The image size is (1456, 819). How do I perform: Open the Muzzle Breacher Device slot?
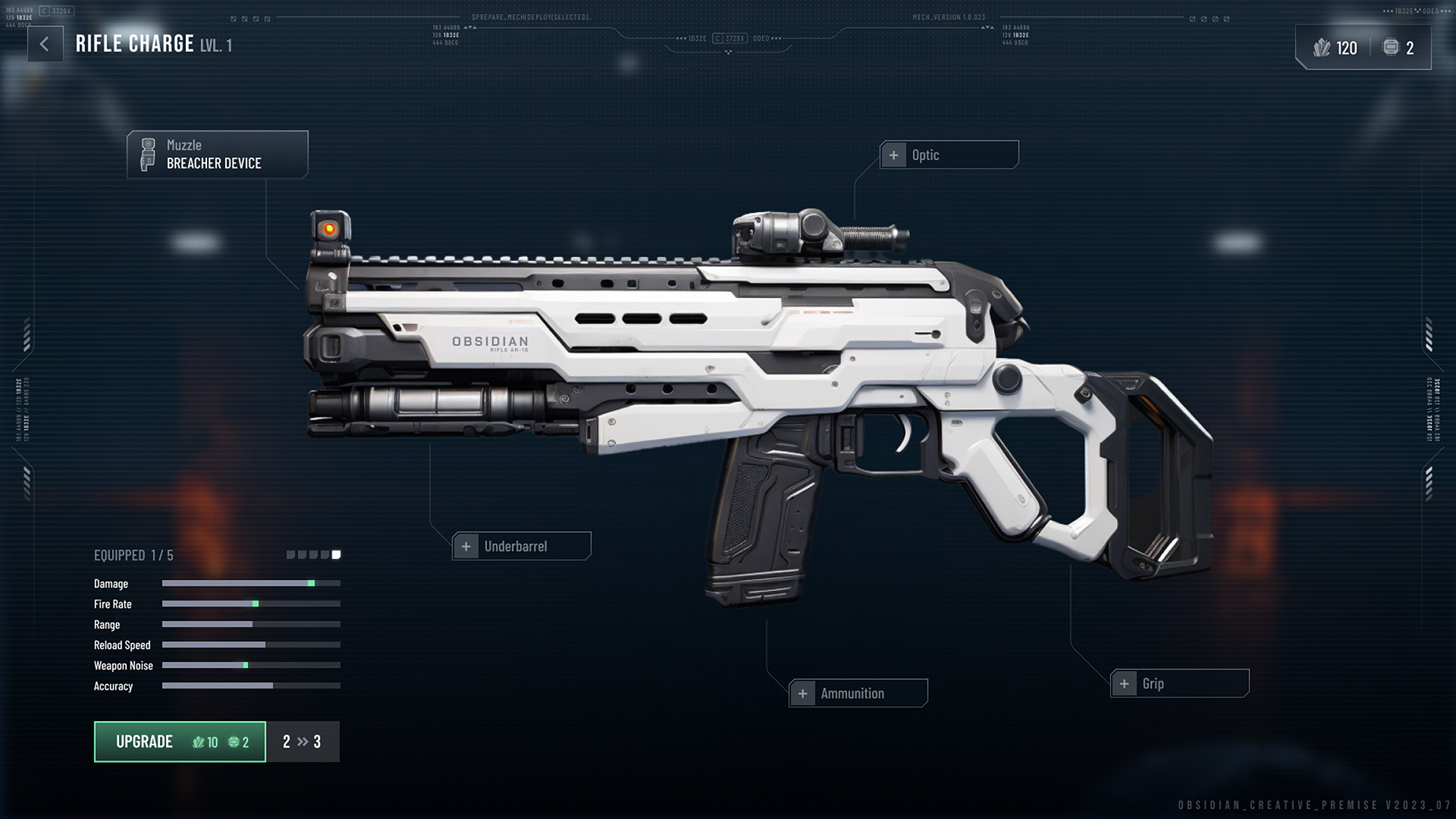pyautogui.click(x=218, y=155)
